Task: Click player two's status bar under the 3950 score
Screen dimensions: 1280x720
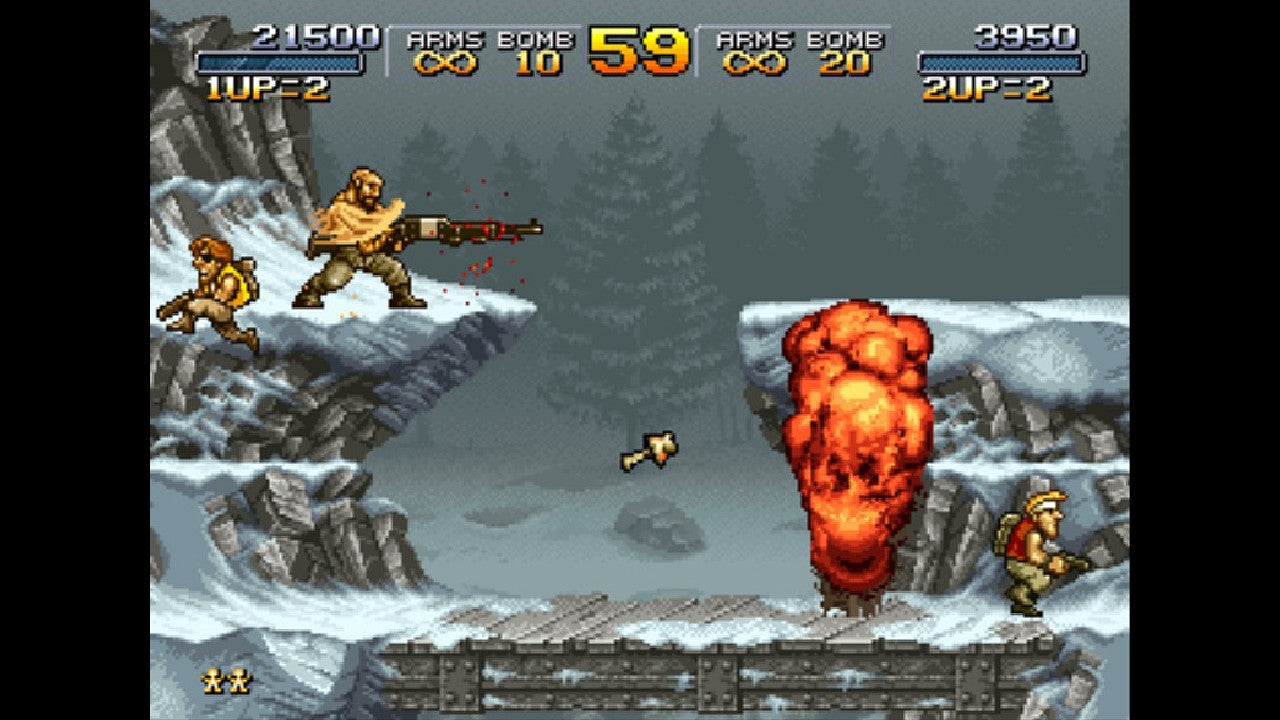Action: pyautogui.click(x=1000, y=62)
